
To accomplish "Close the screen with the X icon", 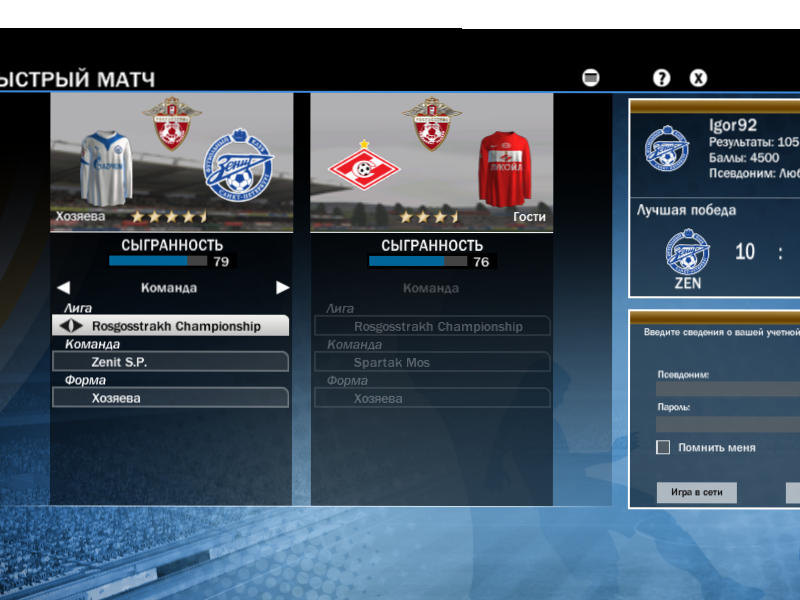I will (698, 78).
